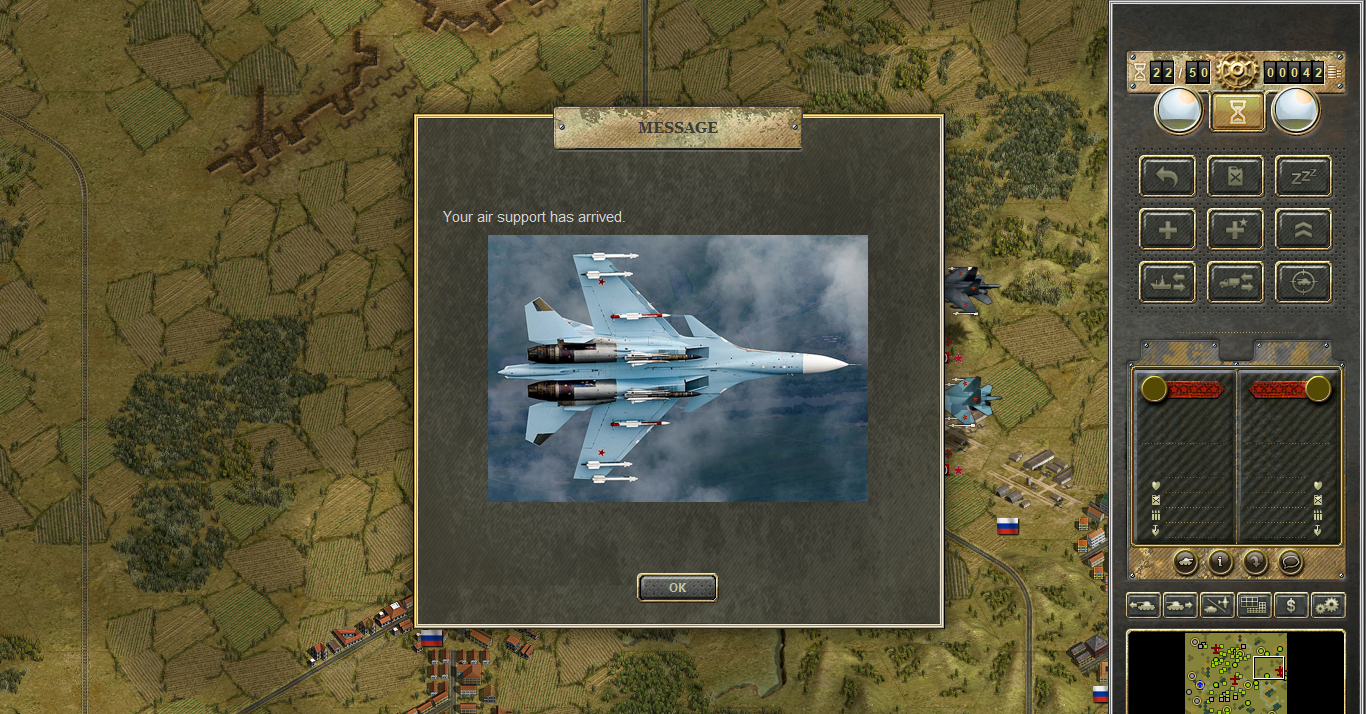Select next unit with right-arrow tank button
This screenshot has width=1366, height=714.
click(1180, 605)
